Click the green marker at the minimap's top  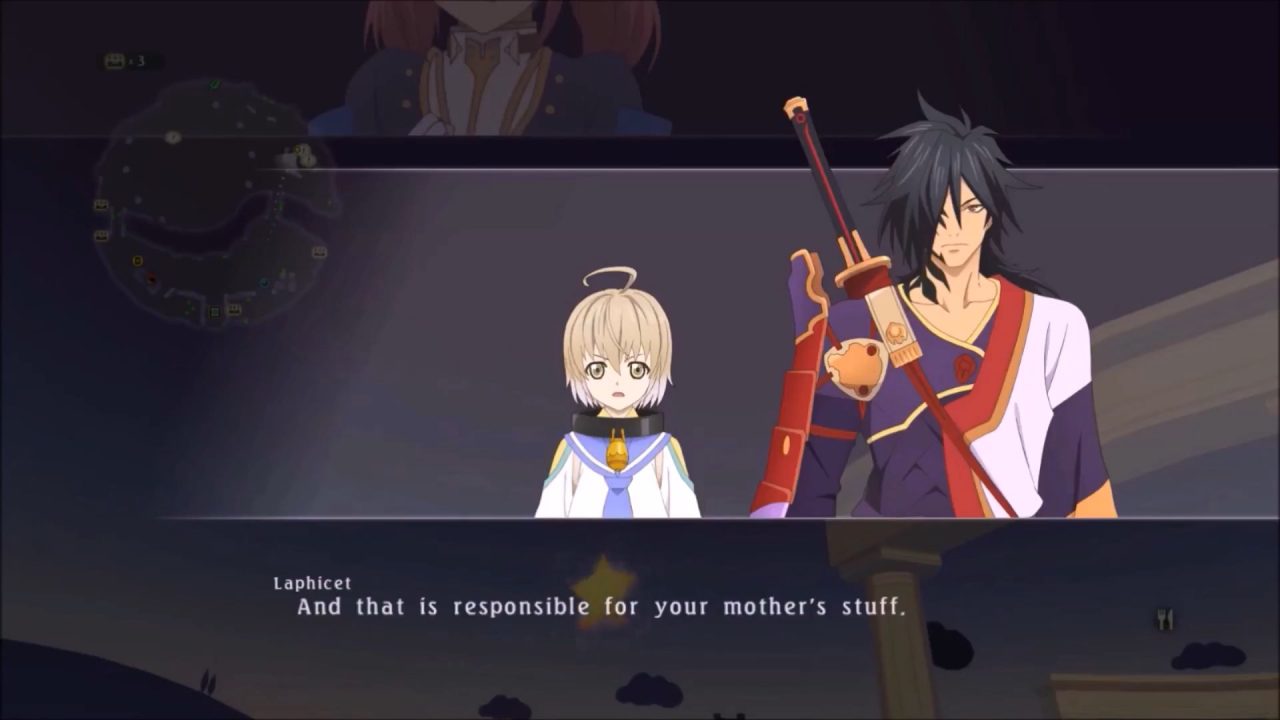click(x=215, y=85)
